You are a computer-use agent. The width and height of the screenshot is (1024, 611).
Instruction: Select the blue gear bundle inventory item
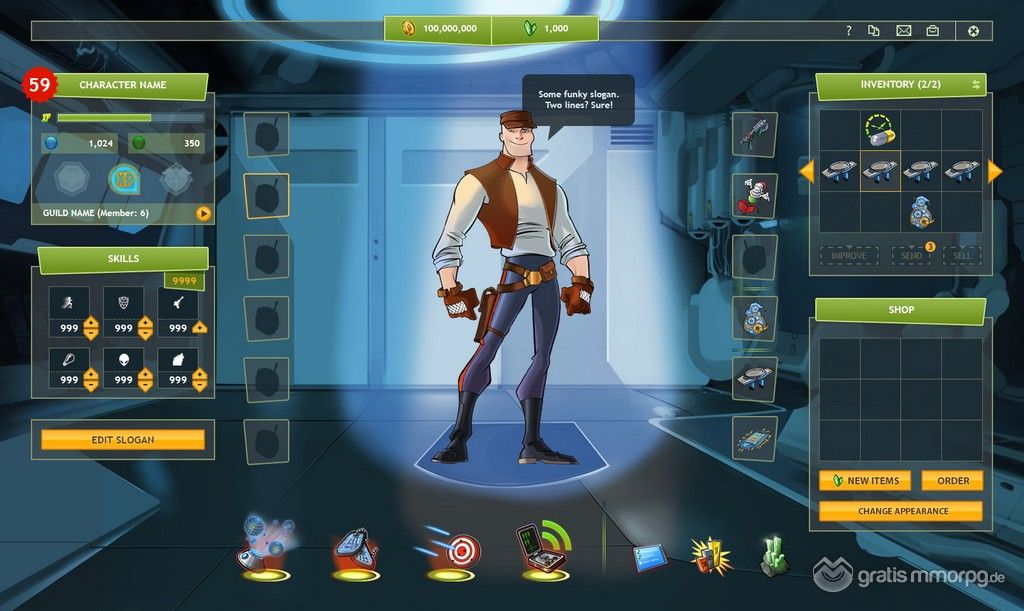(920, 212)
